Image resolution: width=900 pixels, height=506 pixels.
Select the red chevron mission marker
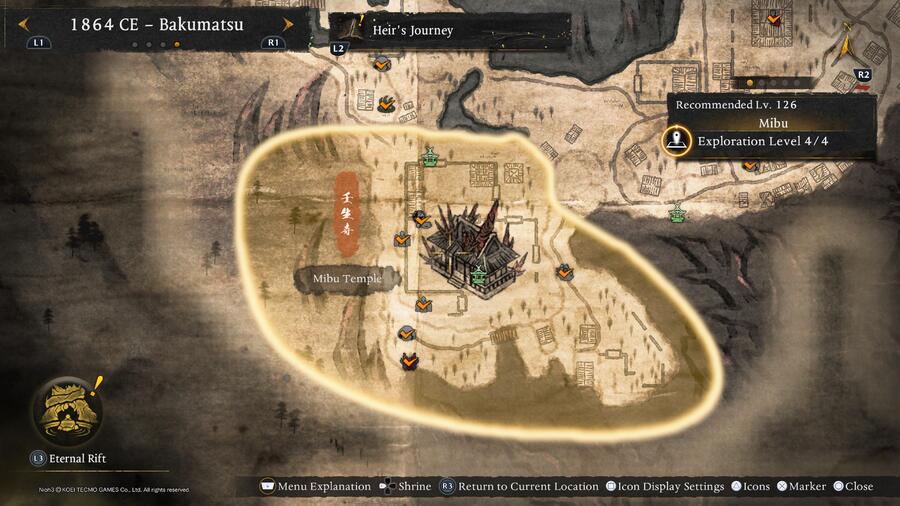tap(408, 362)
